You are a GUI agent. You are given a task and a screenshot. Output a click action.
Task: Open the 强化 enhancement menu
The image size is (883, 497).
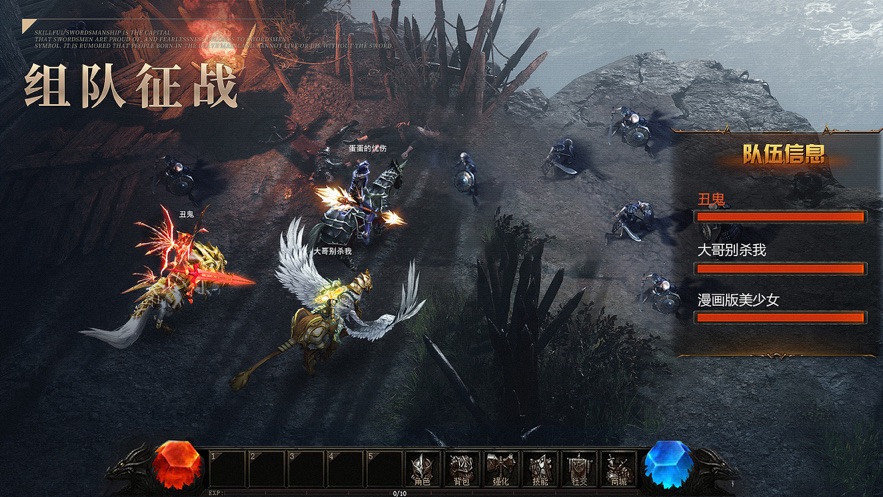[499, 470]
